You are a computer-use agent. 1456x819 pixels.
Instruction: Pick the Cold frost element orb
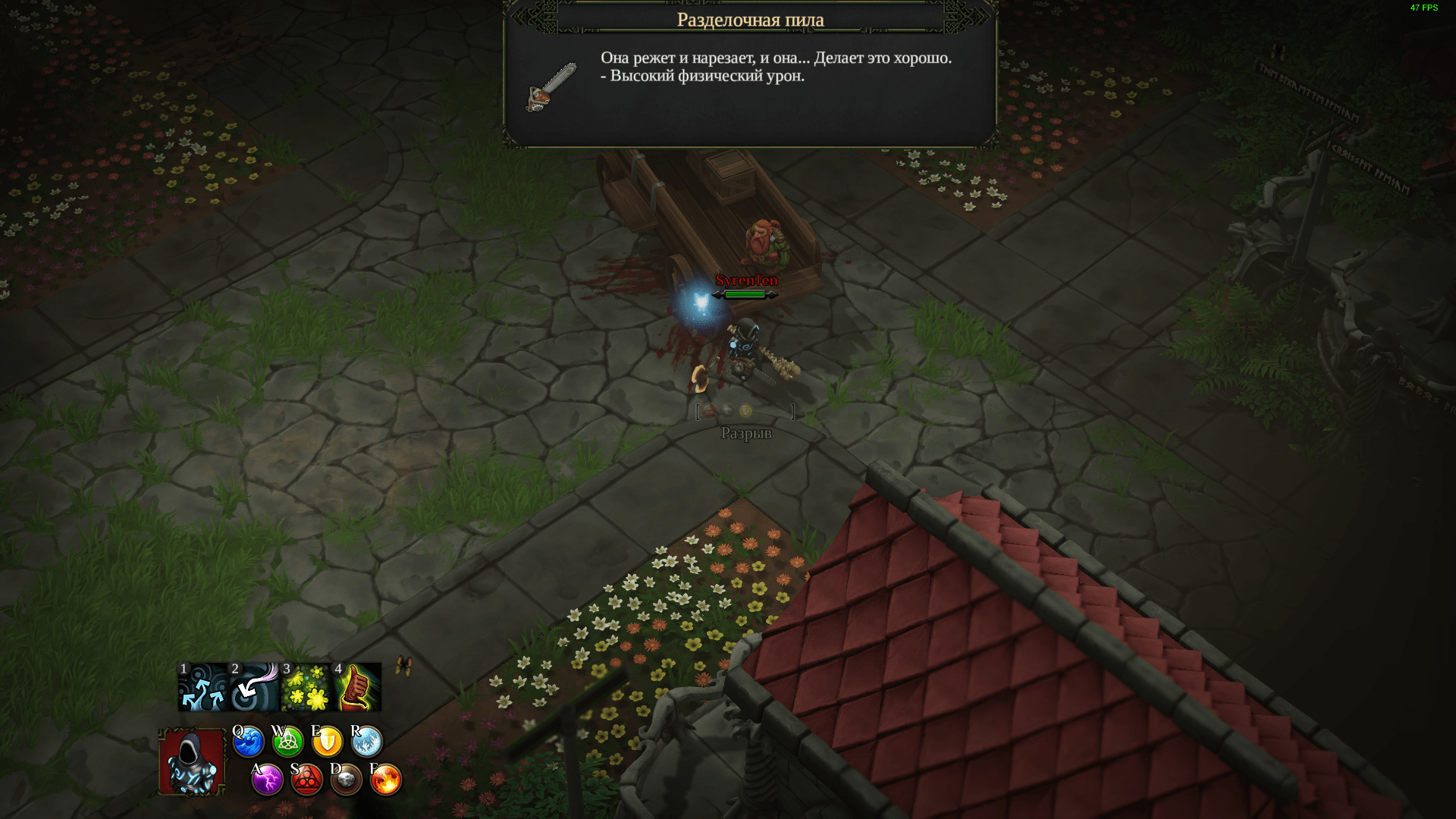(367, 742)
